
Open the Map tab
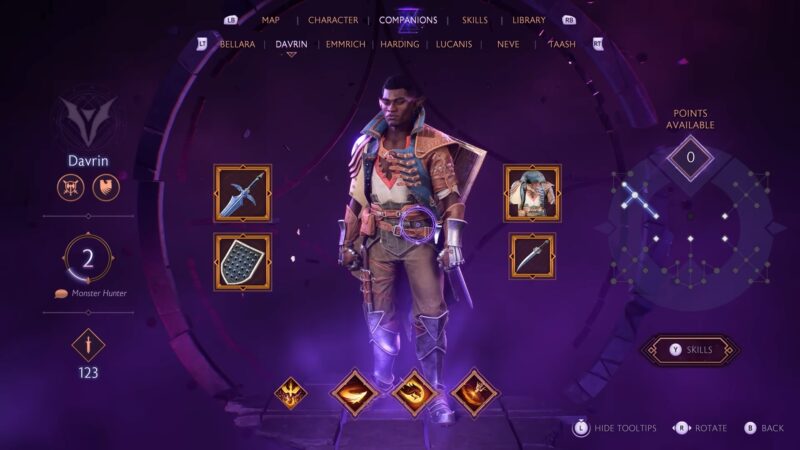(x=270, y=20)
